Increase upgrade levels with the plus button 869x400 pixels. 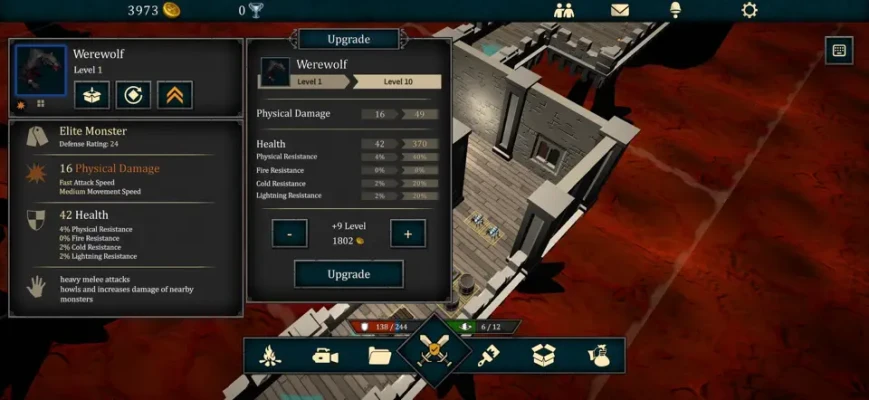(408, 234)
